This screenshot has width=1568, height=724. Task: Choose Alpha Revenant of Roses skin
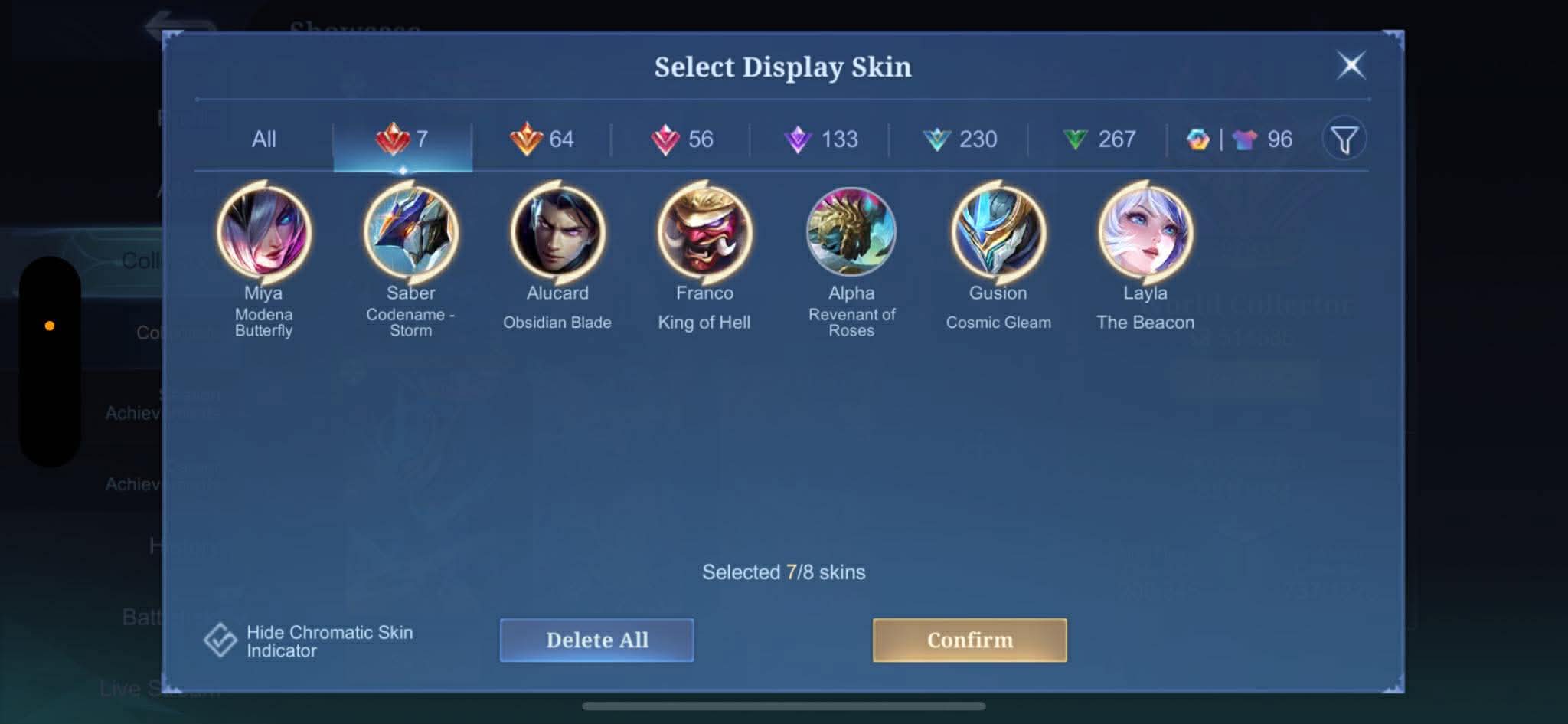click(x=851, y=232)
